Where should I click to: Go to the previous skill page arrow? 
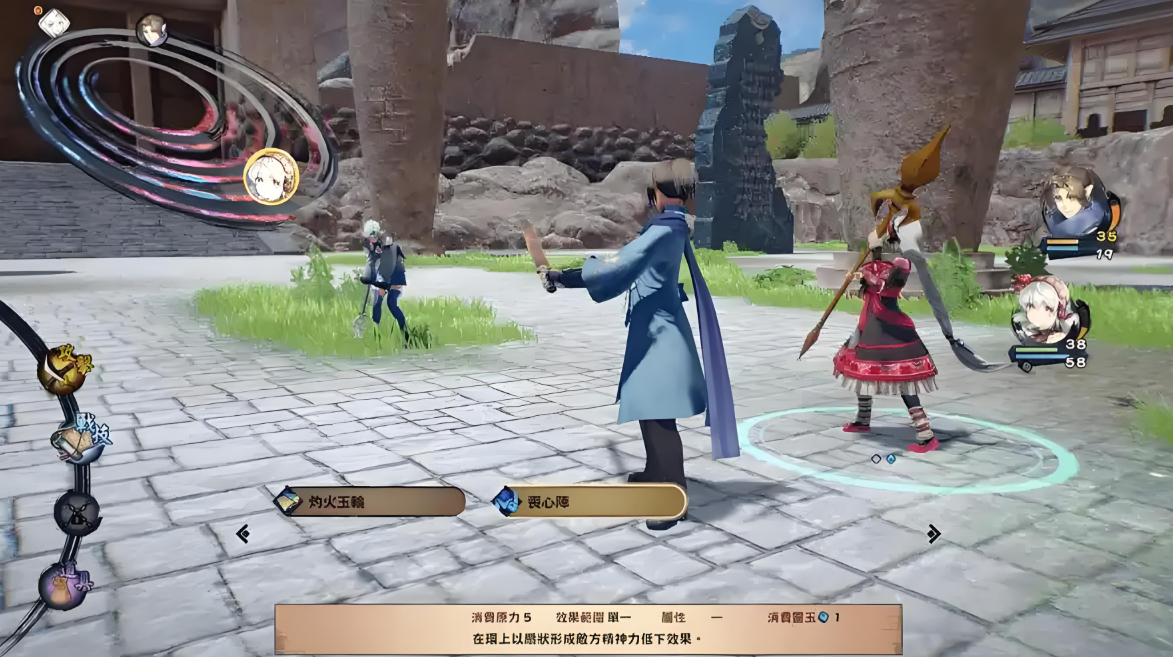(x=242, y=534)
